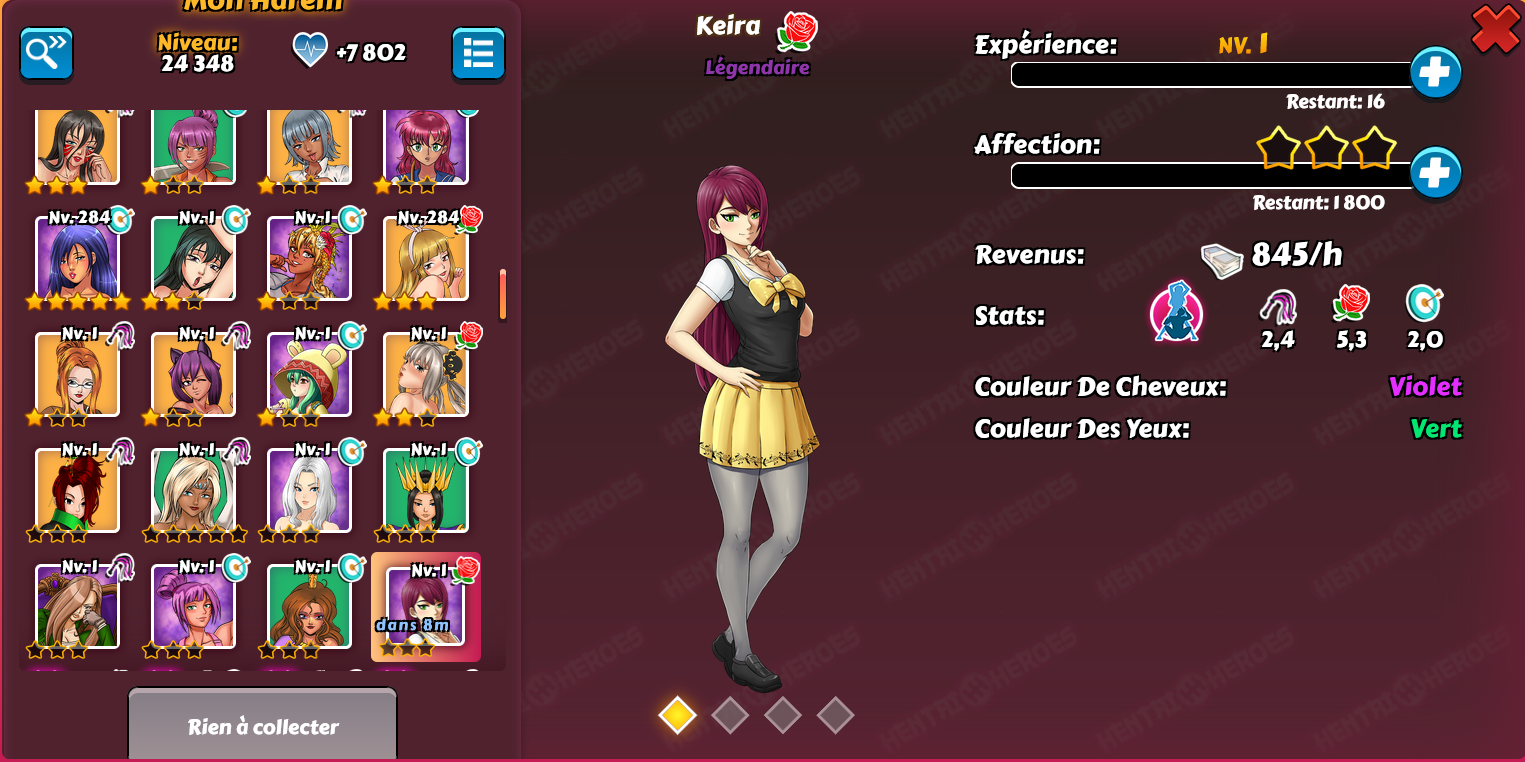This screenshot has height=762, width=1525.
Task: Click the 'Rien à collecter' button
Action: pos(263,726)
